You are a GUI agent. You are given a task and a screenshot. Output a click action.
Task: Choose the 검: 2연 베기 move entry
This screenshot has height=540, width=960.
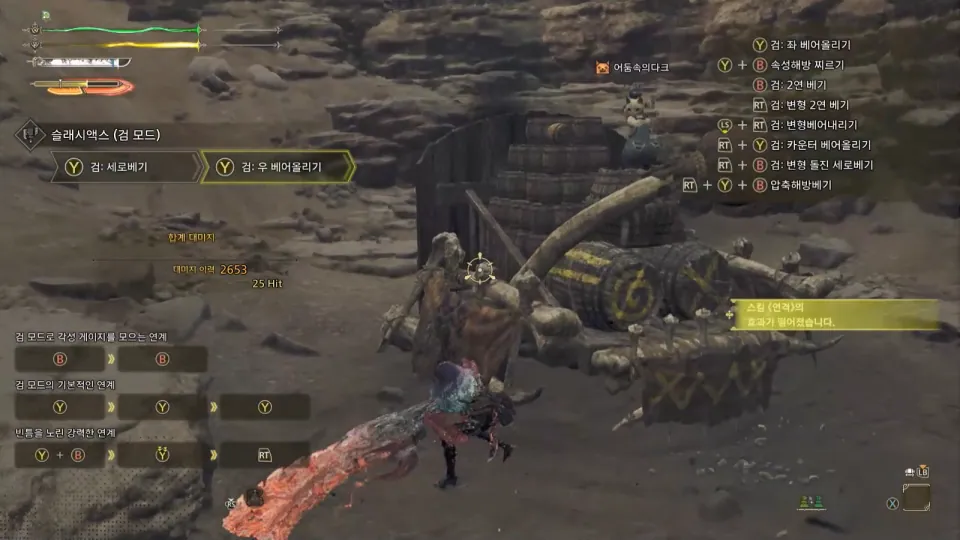pos(792,85)
